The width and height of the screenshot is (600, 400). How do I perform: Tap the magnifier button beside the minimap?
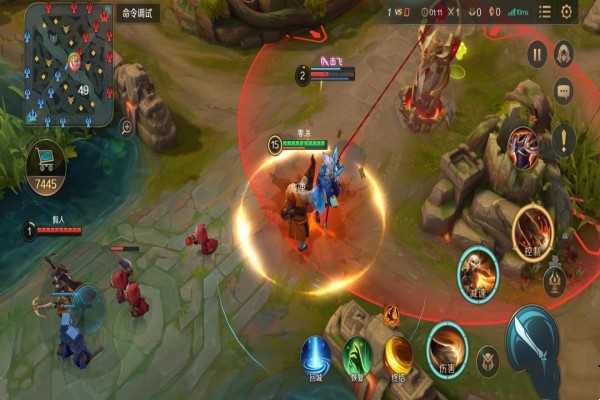coord(127,127)
